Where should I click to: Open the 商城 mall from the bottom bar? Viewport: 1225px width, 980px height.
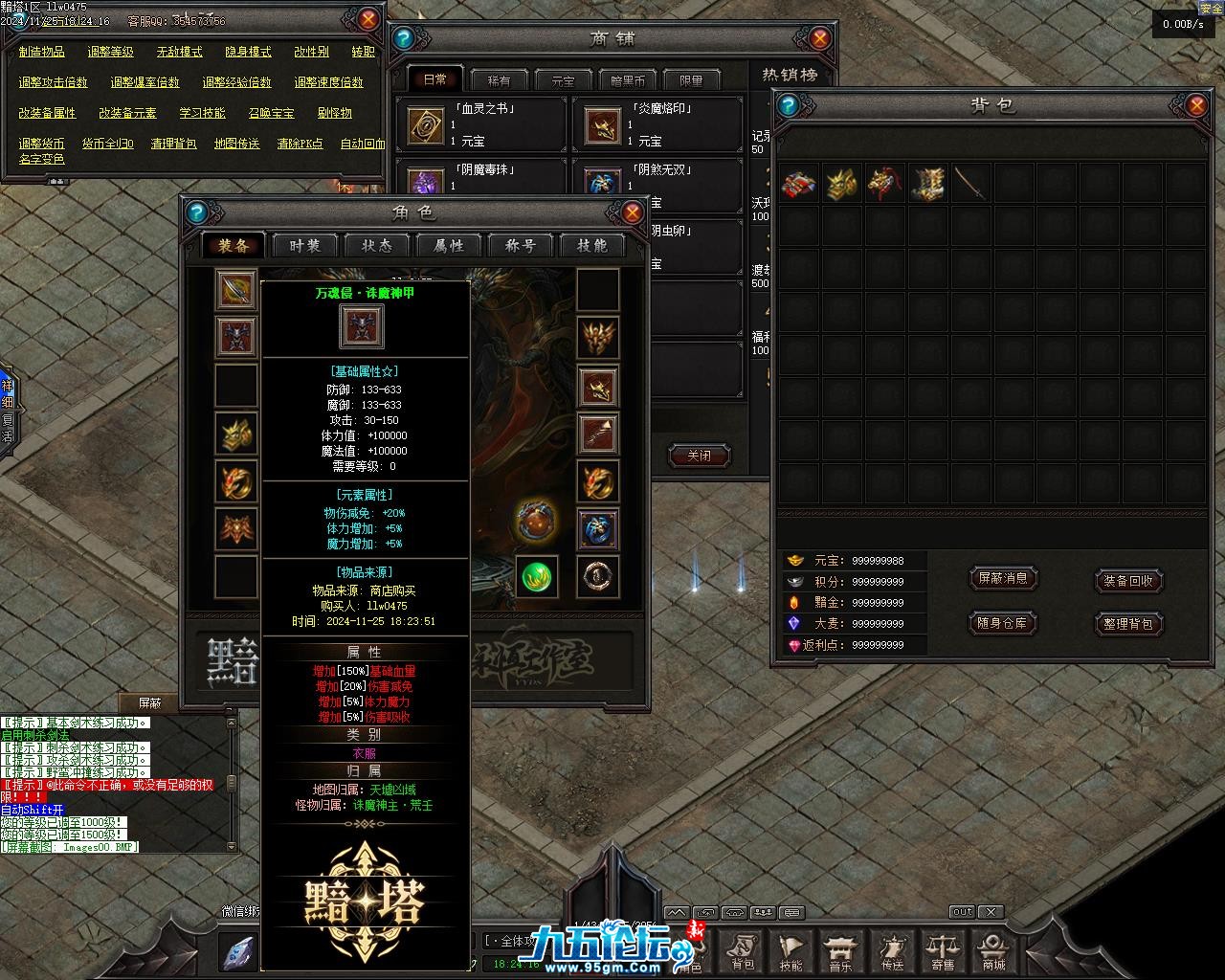pyautogui.click(x=993, y=951)
